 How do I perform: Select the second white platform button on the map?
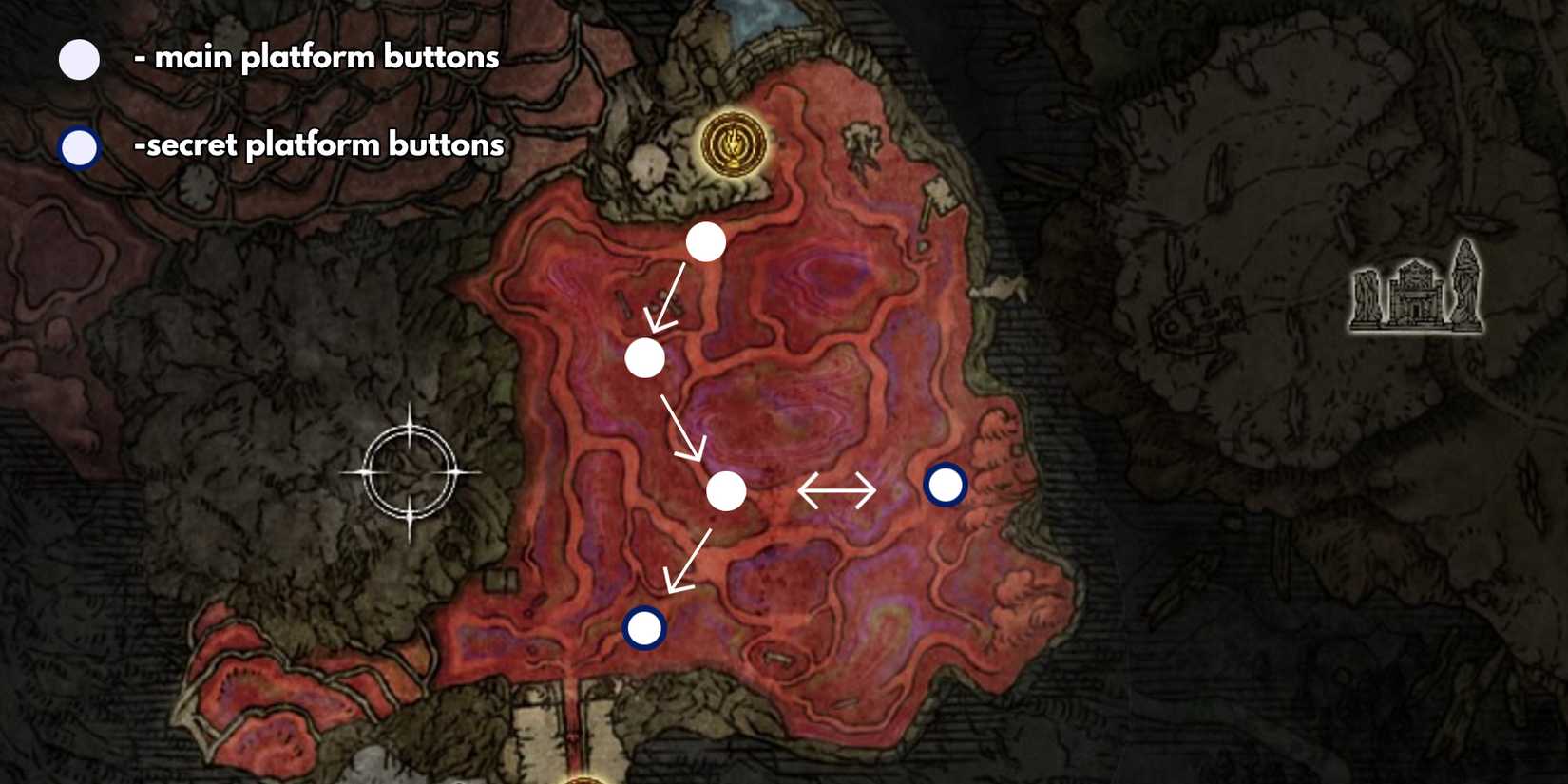click(645, 359)
